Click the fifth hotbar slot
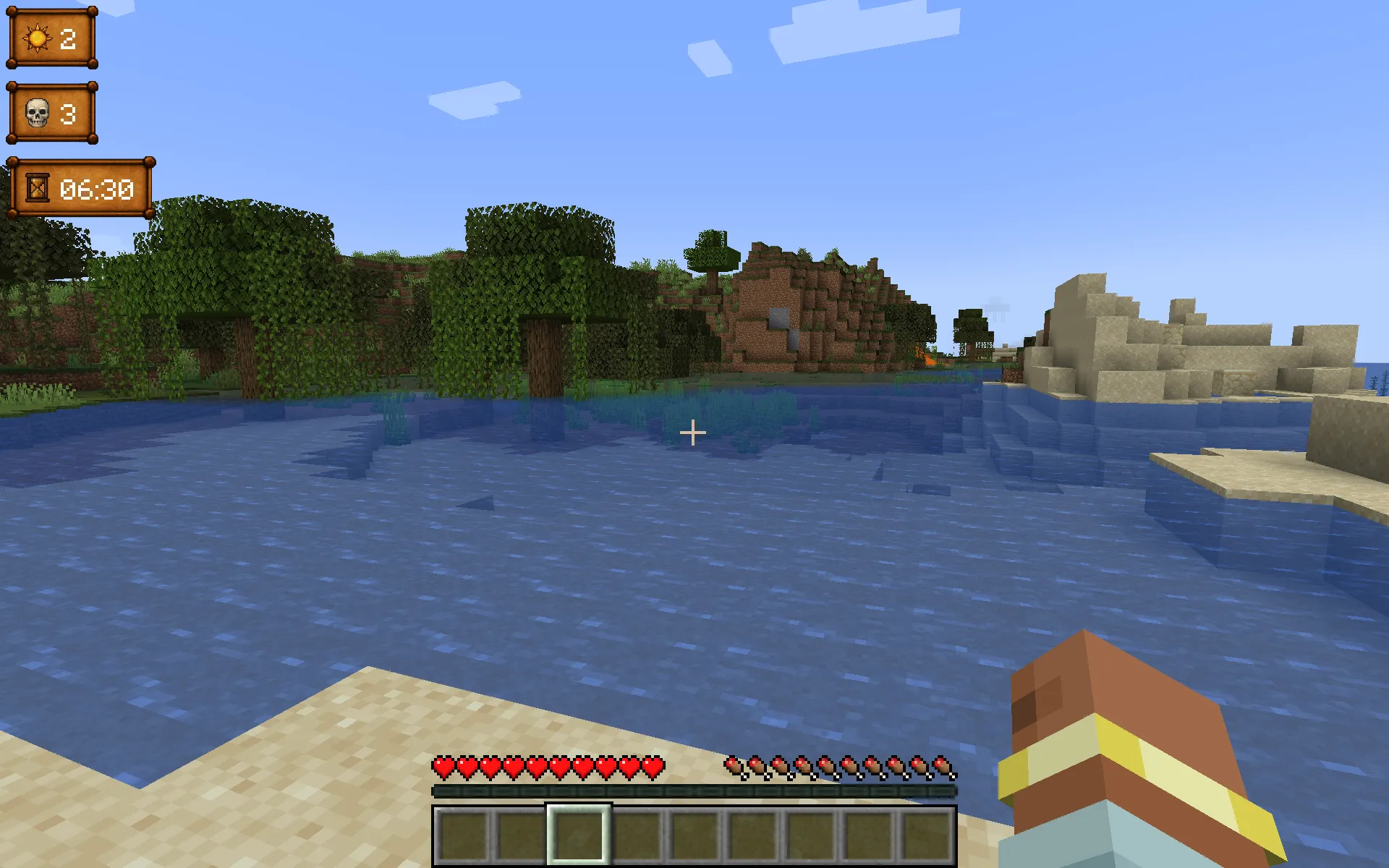Screen dimensions: 1389x868 [x=696, y=833]
